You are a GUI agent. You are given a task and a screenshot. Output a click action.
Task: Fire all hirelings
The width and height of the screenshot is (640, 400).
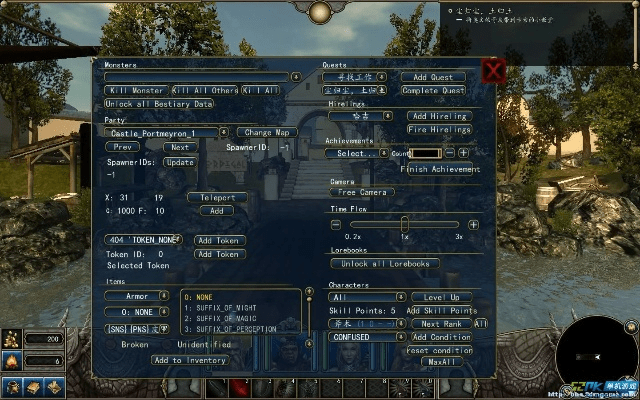pyautogui.click(x=438, y=130)
